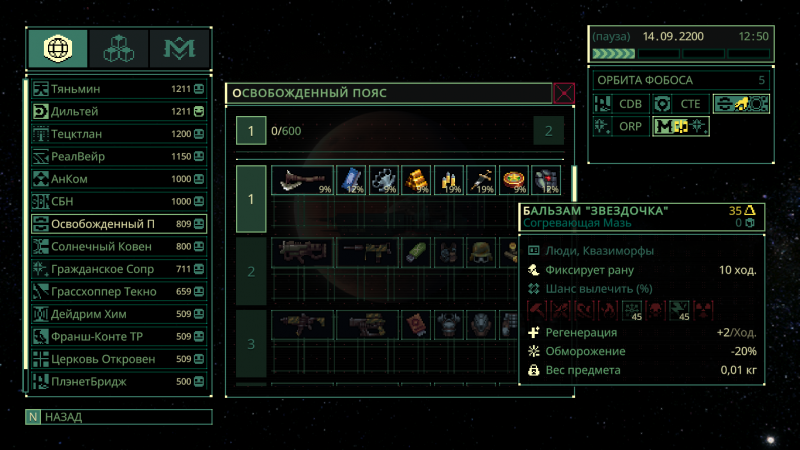Image resolution: width=800 pixels, height=450 pixels.
Task: Select the Грассхоппер Техно entry
Action: point(110,291)
